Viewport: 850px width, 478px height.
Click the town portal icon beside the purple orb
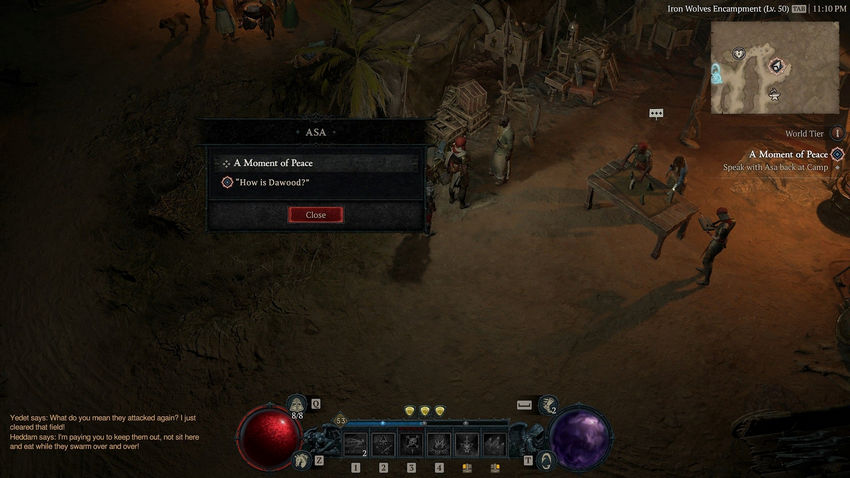pyautogui.click(x=546, y=460)
